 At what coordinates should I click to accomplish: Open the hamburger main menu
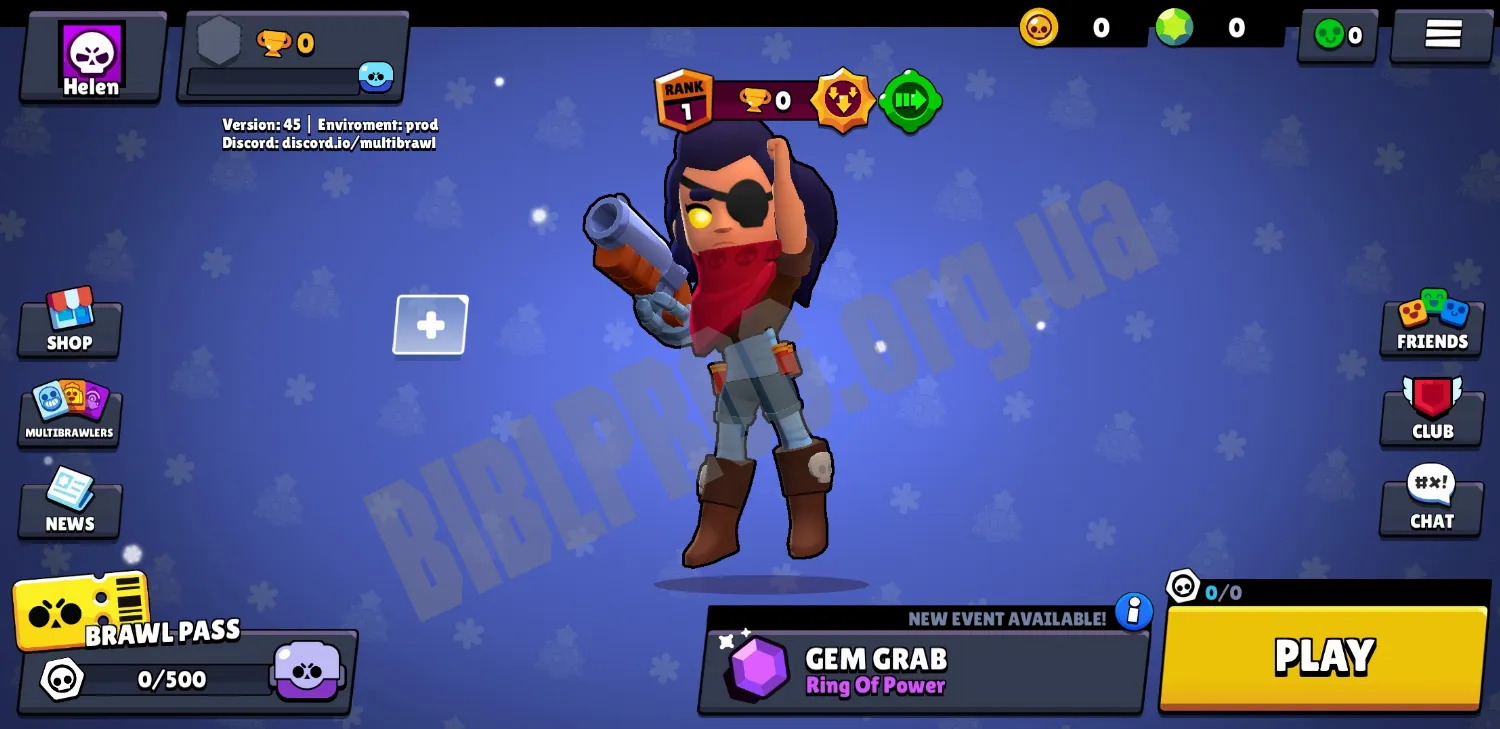point(1442,35)
